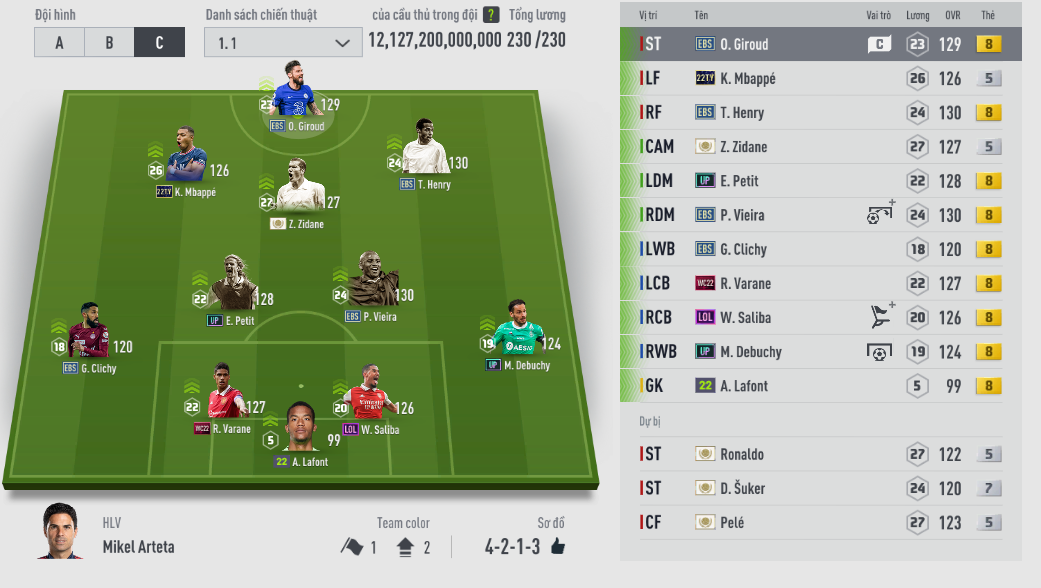
Task: Select substitute Ronaldo row
Action: [x=820, y=454]
